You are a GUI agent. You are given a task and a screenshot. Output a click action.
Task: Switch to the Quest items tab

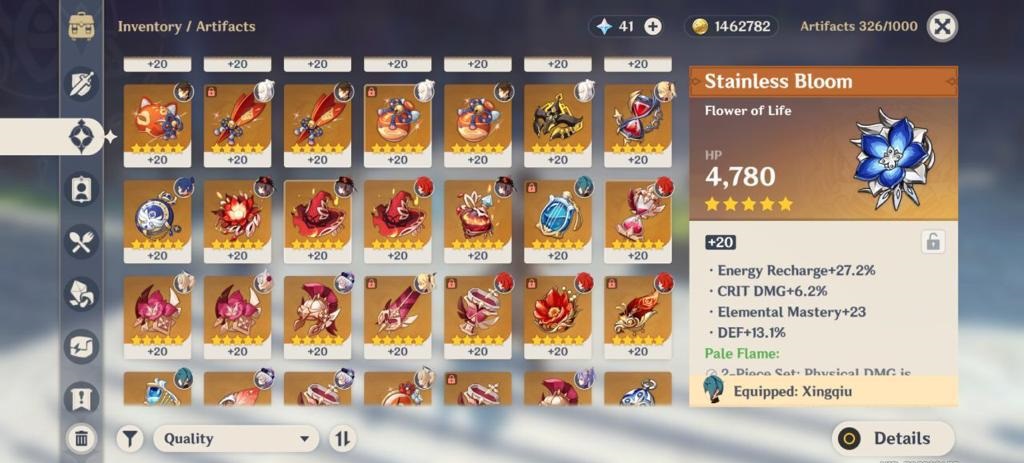[82, 400]
